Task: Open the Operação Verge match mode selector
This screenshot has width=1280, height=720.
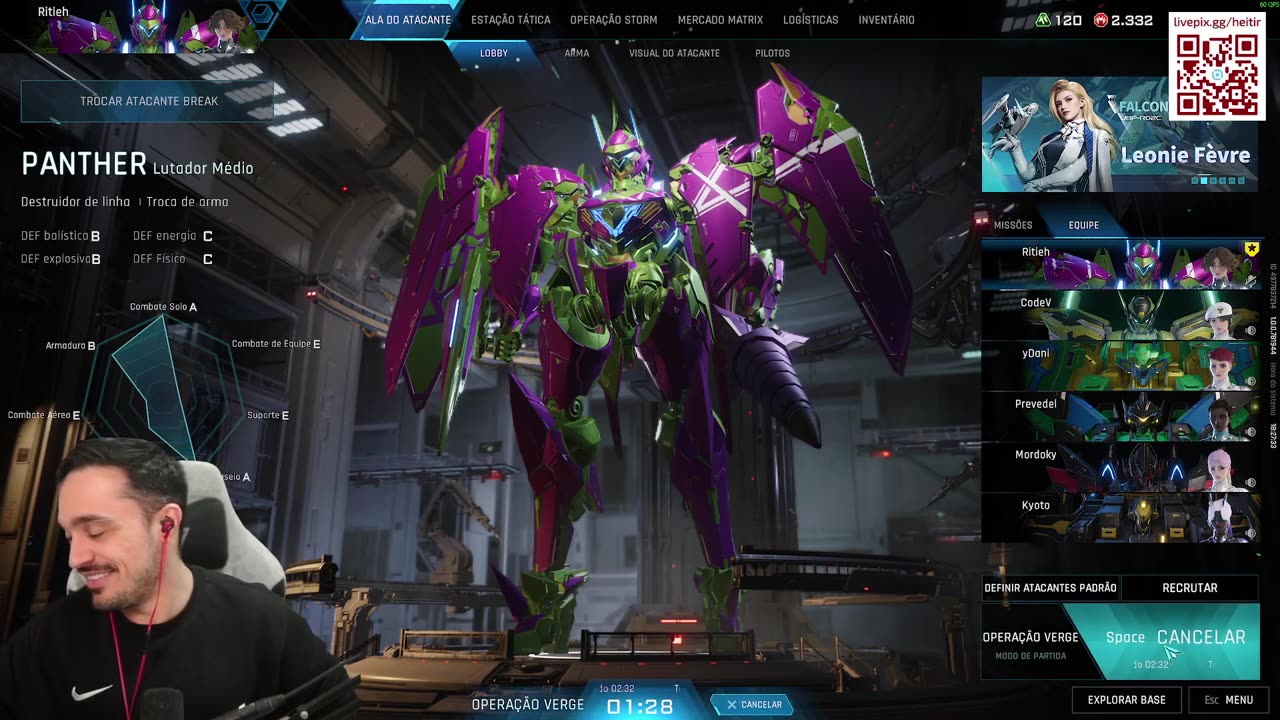Action: pyautogui.click(x=1030, y=643)
